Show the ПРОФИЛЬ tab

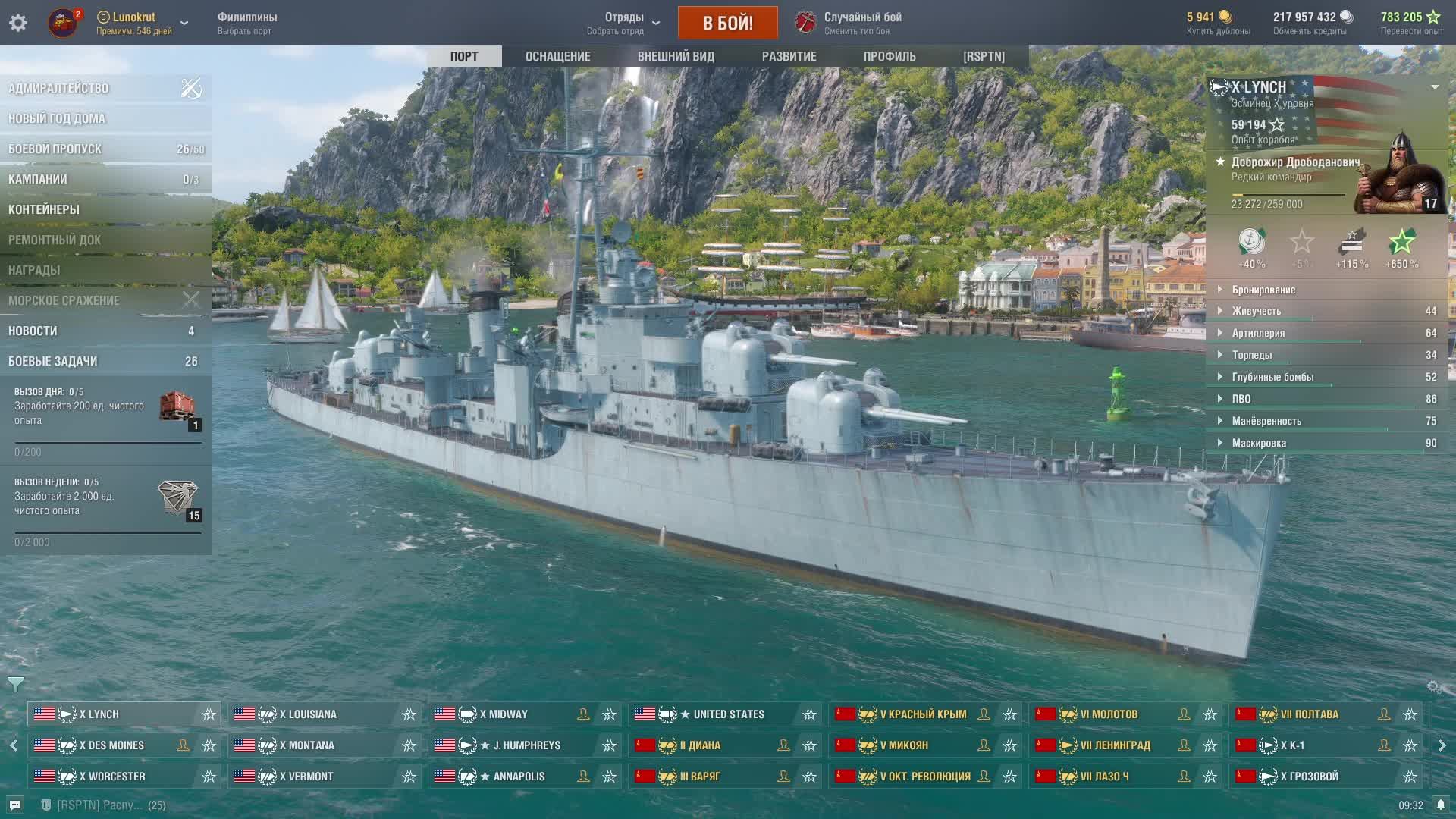coord(890,56)
